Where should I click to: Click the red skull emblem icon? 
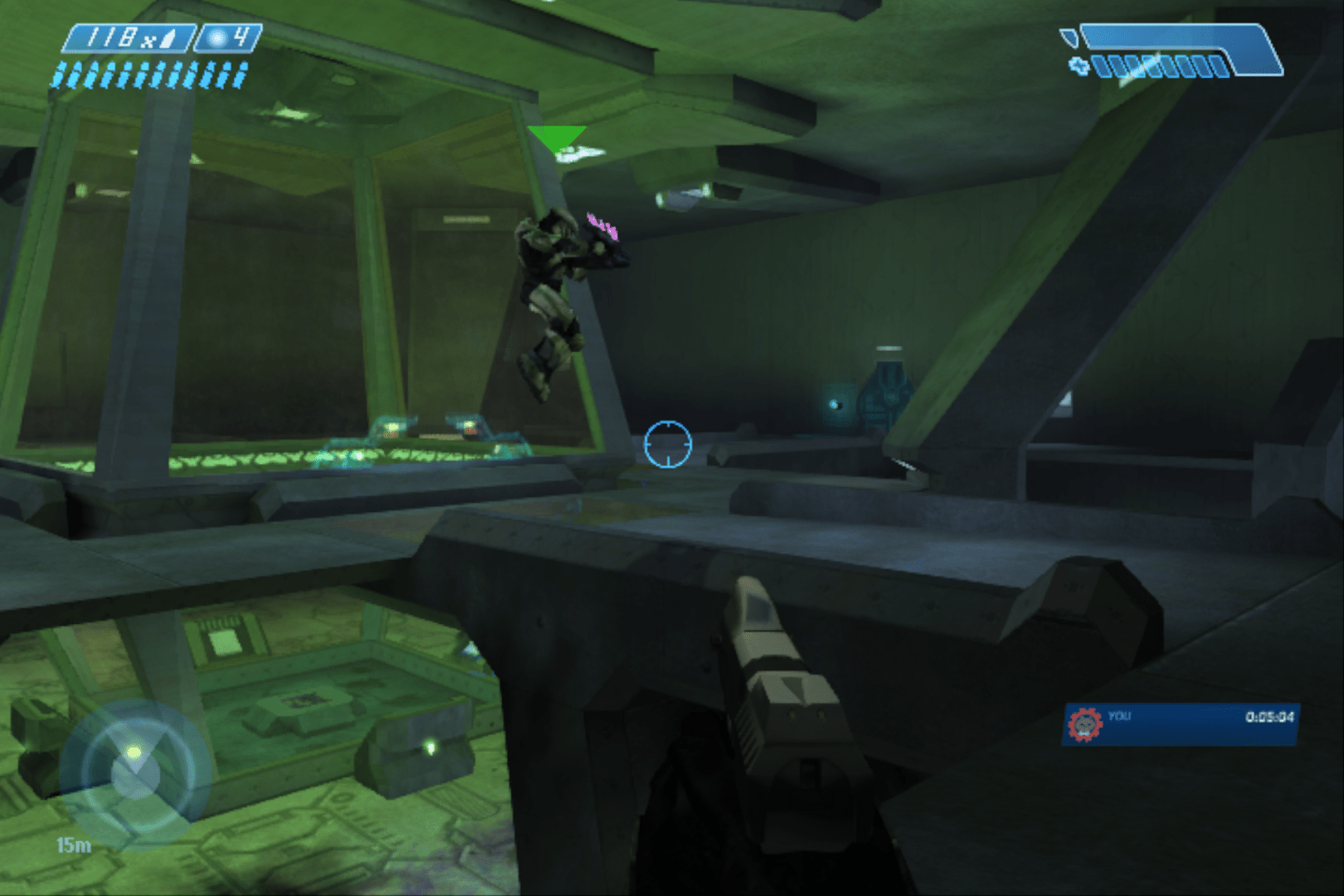[1084, 724]
